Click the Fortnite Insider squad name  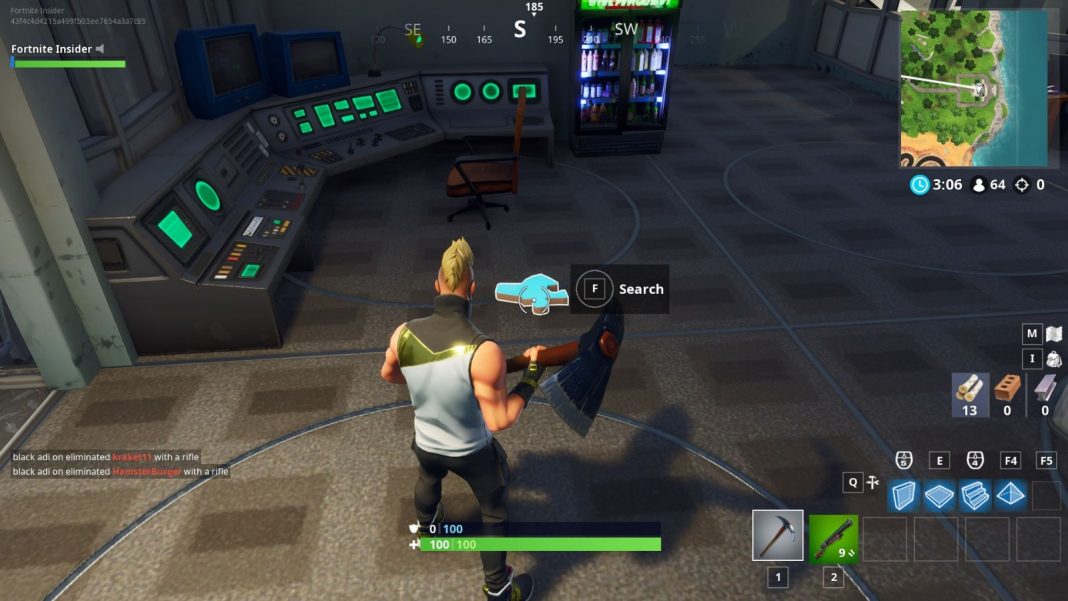[52, 49]
